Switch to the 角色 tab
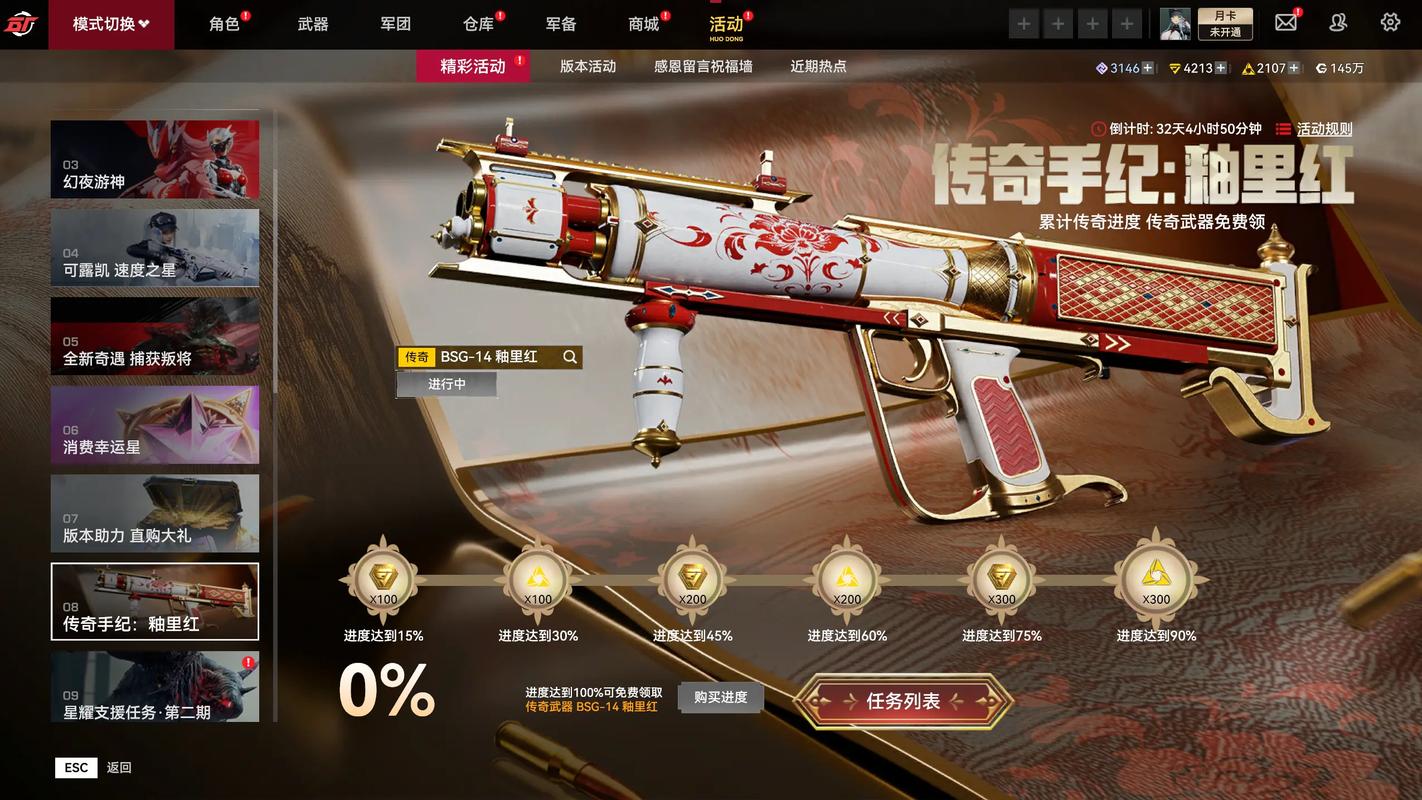This screenshot has height=800, width=1422. [x=224, y=24]
